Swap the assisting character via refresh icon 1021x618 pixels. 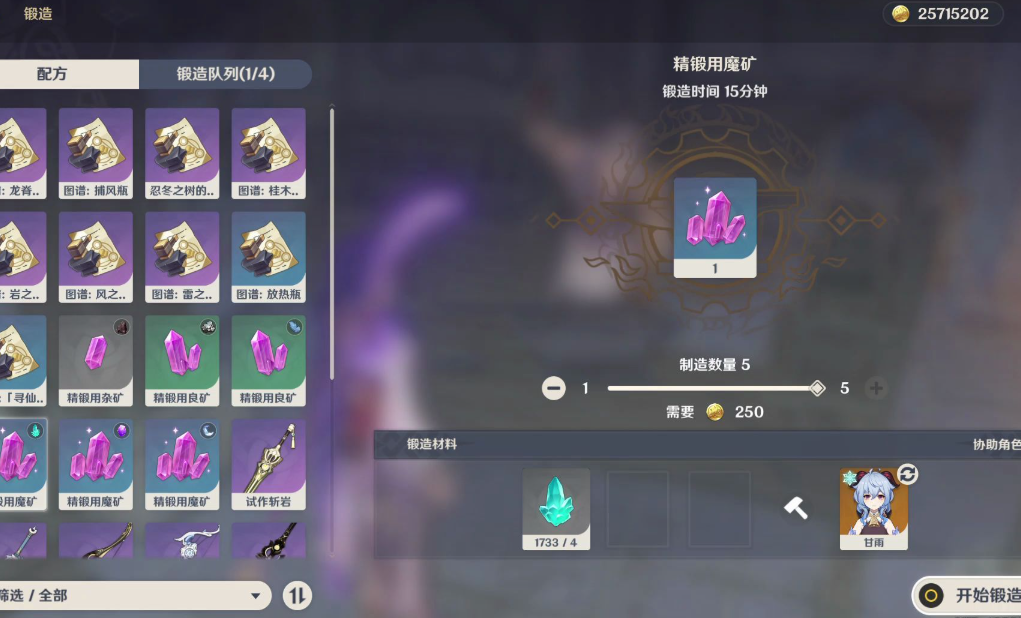pyautogui.click(x=908, y=473)
